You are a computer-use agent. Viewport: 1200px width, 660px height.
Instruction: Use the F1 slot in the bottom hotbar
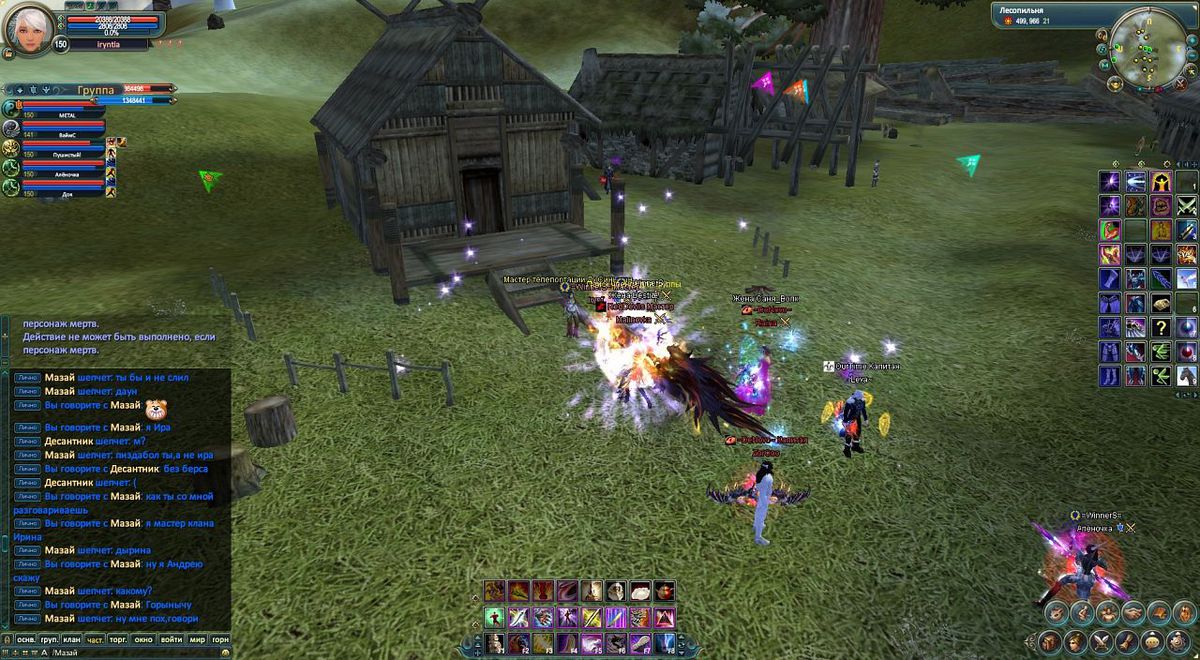495,642
